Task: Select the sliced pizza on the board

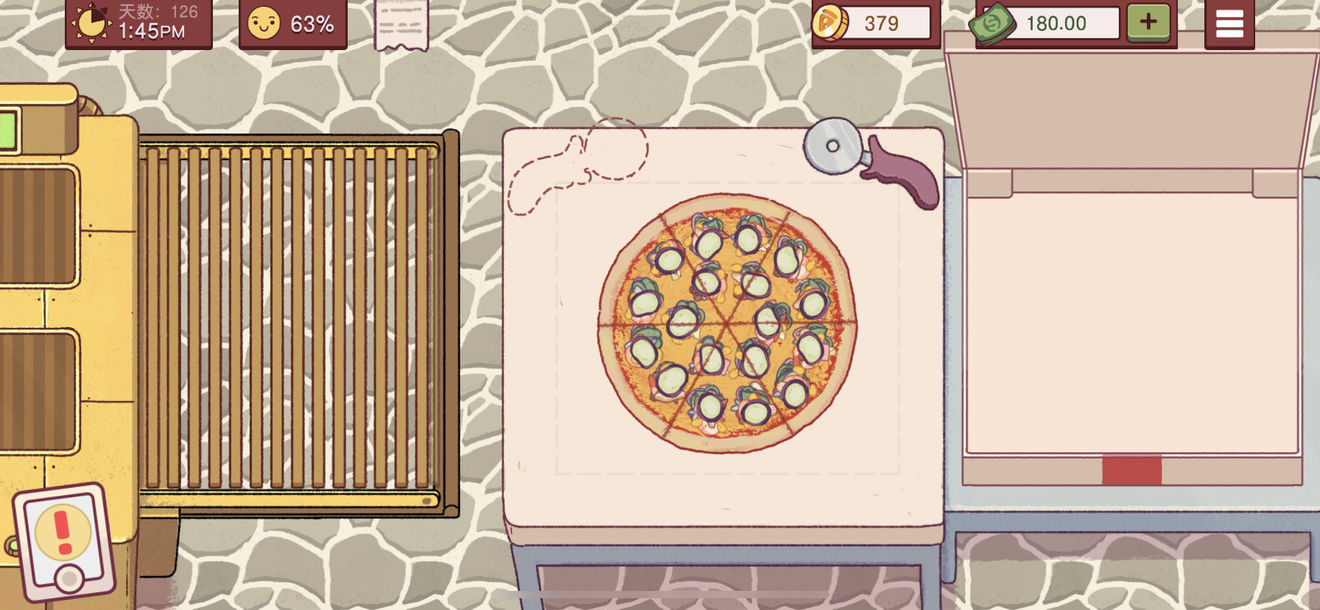Action: [x=727, y=322]
